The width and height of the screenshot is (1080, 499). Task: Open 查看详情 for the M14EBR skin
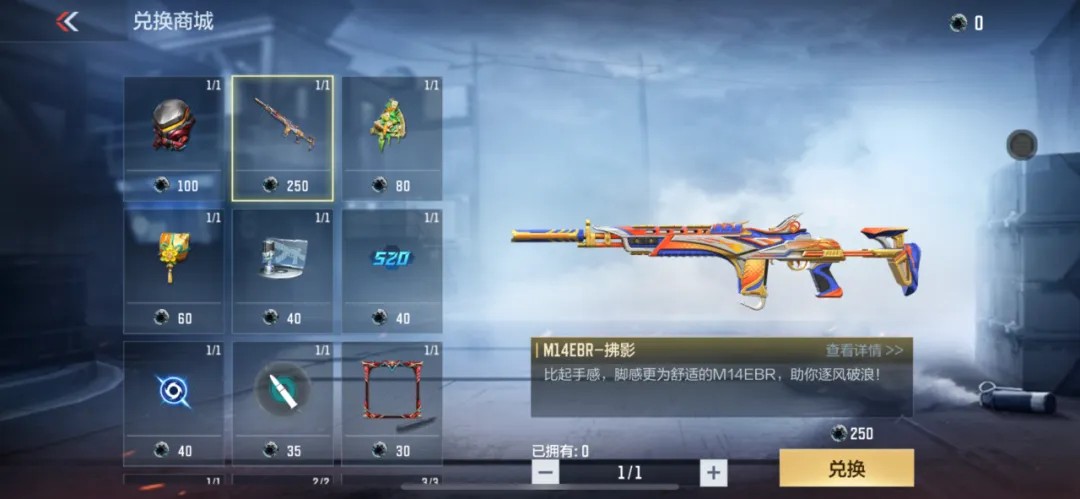(864, 350)
